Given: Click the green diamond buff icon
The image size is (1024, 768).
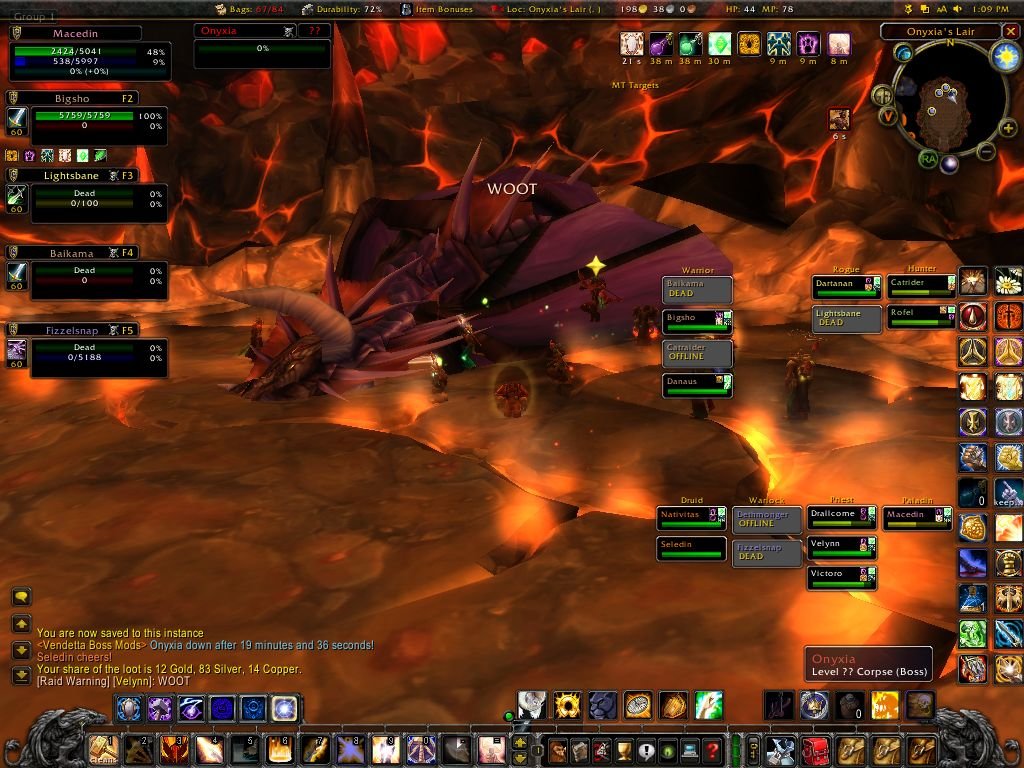Looking at the screenshot, I should pos(719,44).
